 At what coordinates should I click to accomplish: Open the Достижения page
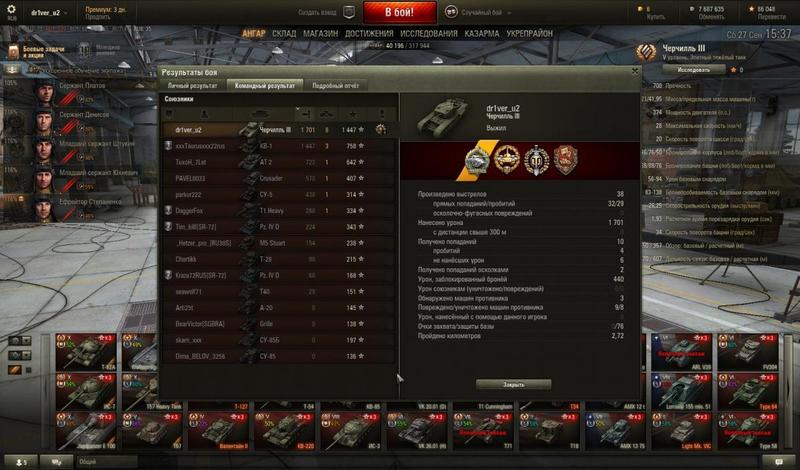pos(368,33)
